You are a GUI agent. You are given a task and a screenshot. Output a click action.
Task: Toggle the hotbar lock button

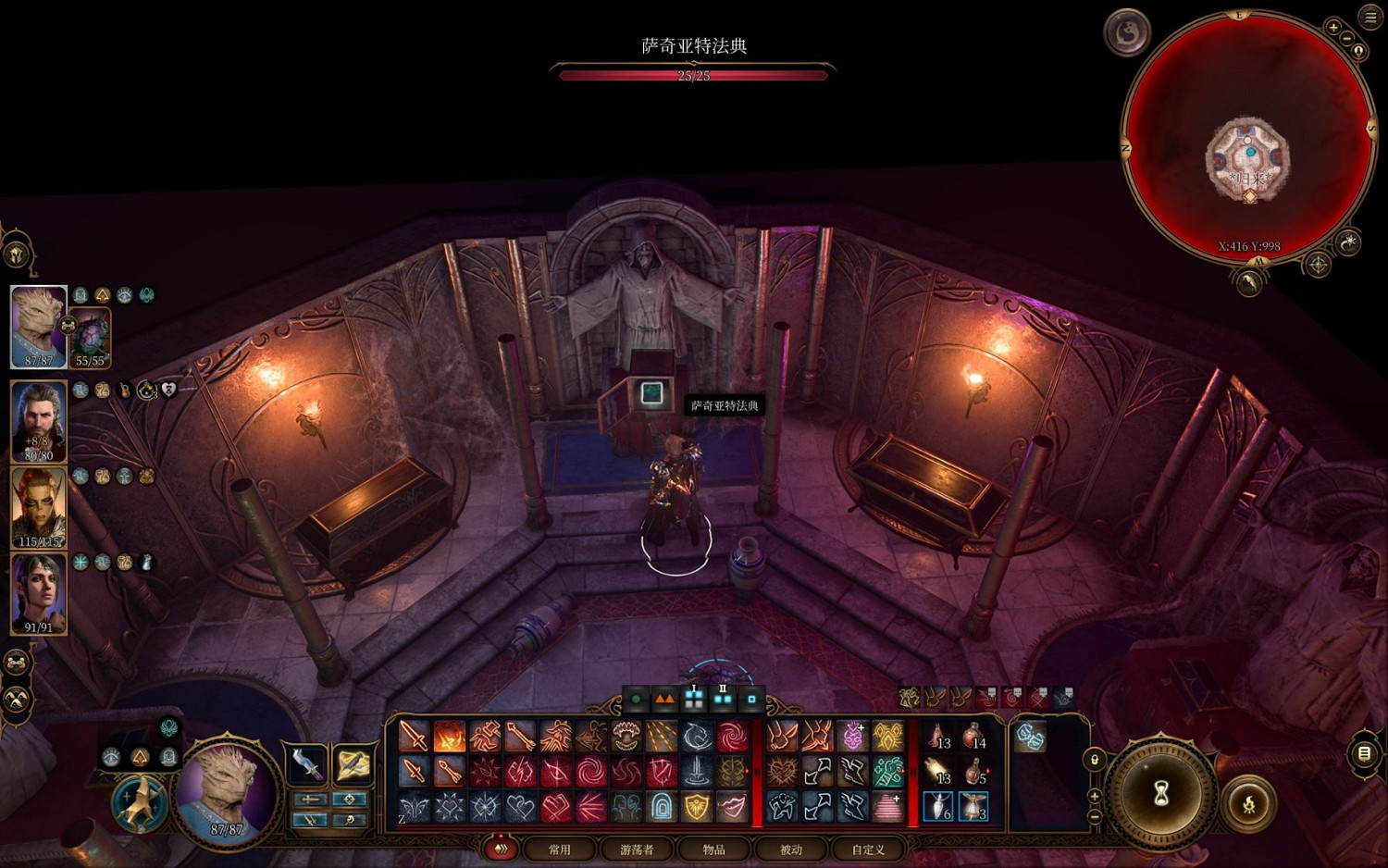pyautogui.click(x=1095, y=760)
